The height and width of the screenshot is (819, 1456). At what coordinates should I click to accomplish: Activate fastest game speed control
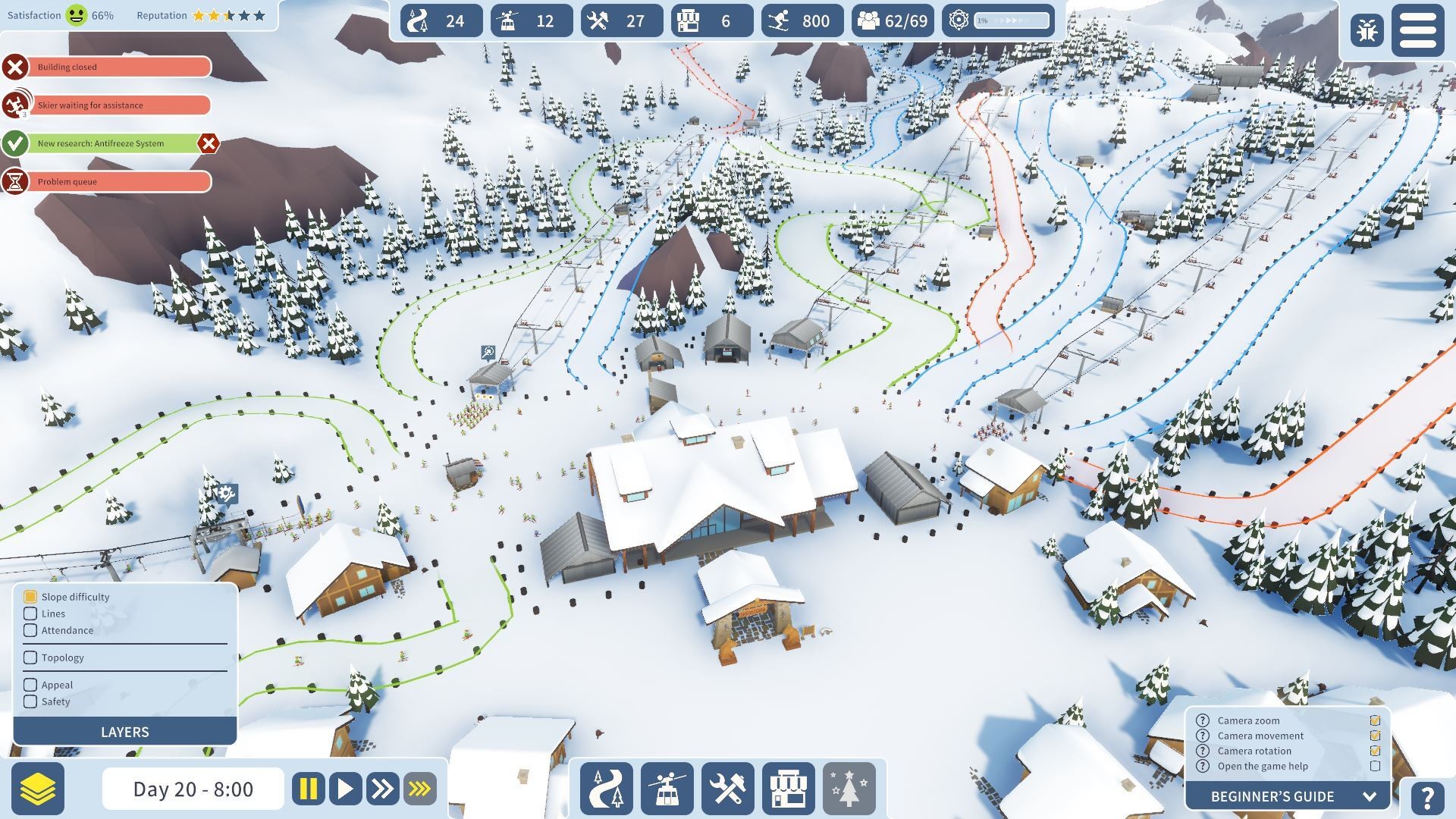click(x=419, y=789)
